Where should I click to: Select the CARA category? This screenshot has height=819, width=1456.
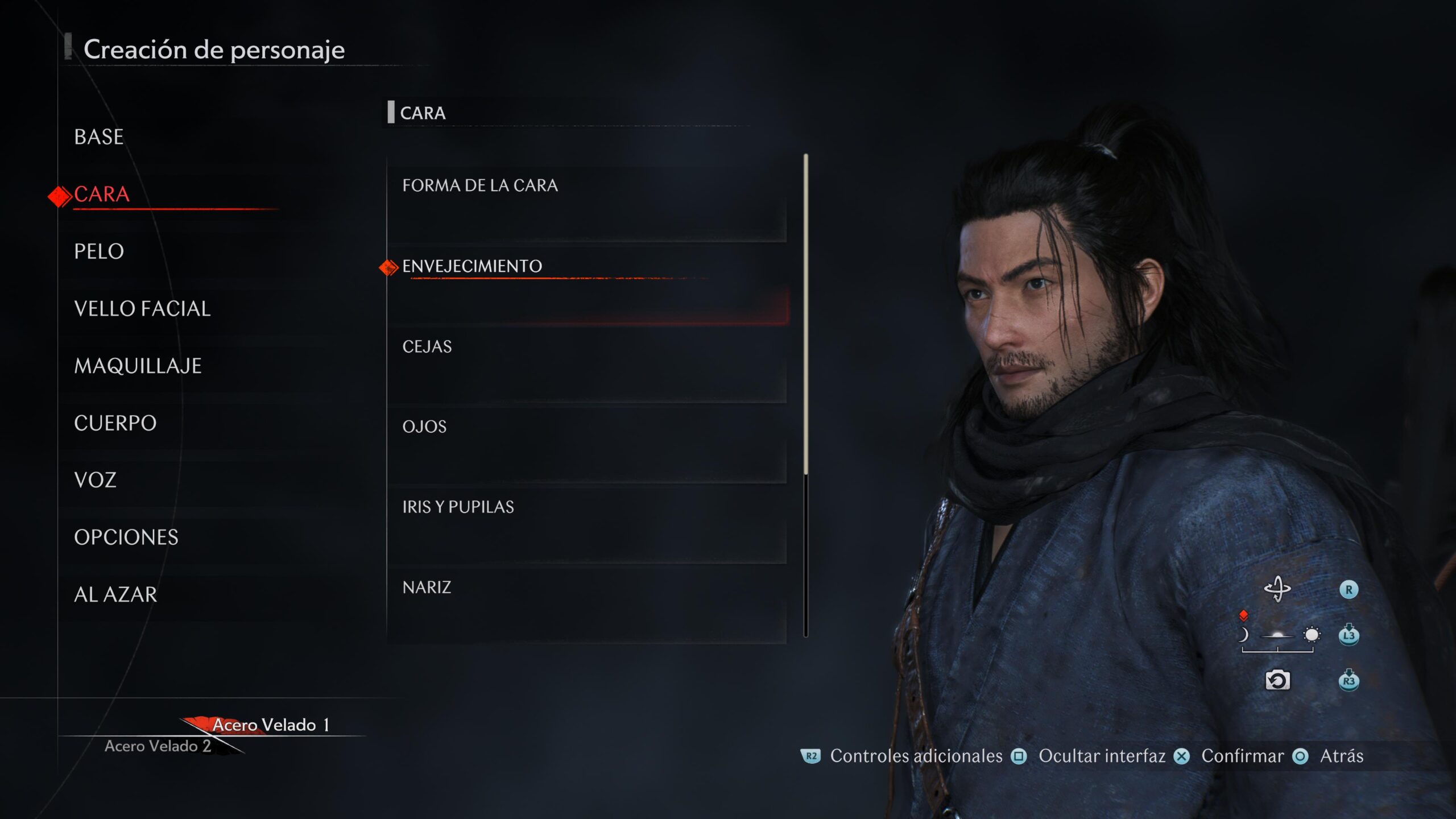102,195
